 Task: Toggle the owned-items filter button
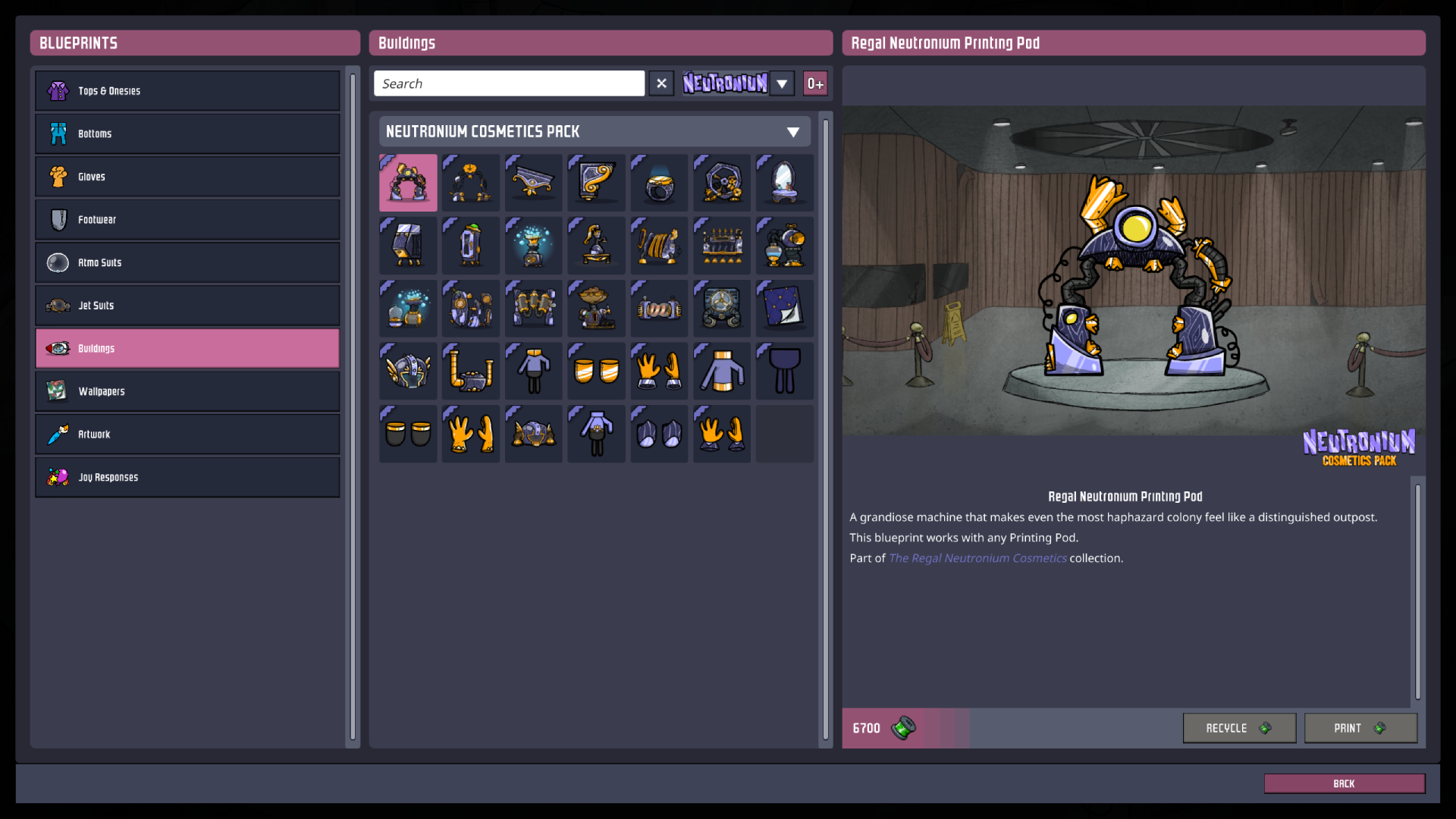click(x=815, y=83)
